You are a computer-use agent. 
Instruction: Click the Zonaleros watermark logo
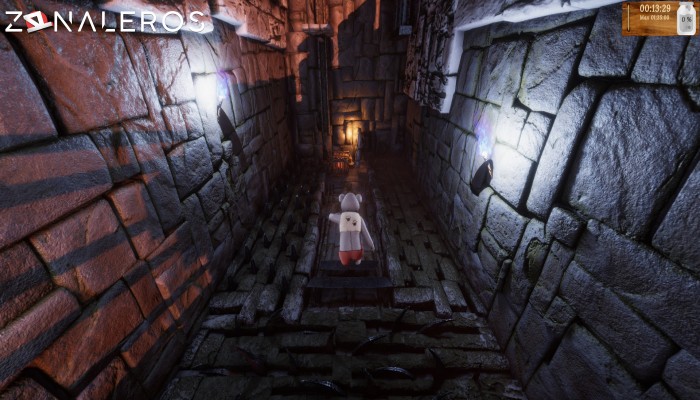[x=107, y=21]
